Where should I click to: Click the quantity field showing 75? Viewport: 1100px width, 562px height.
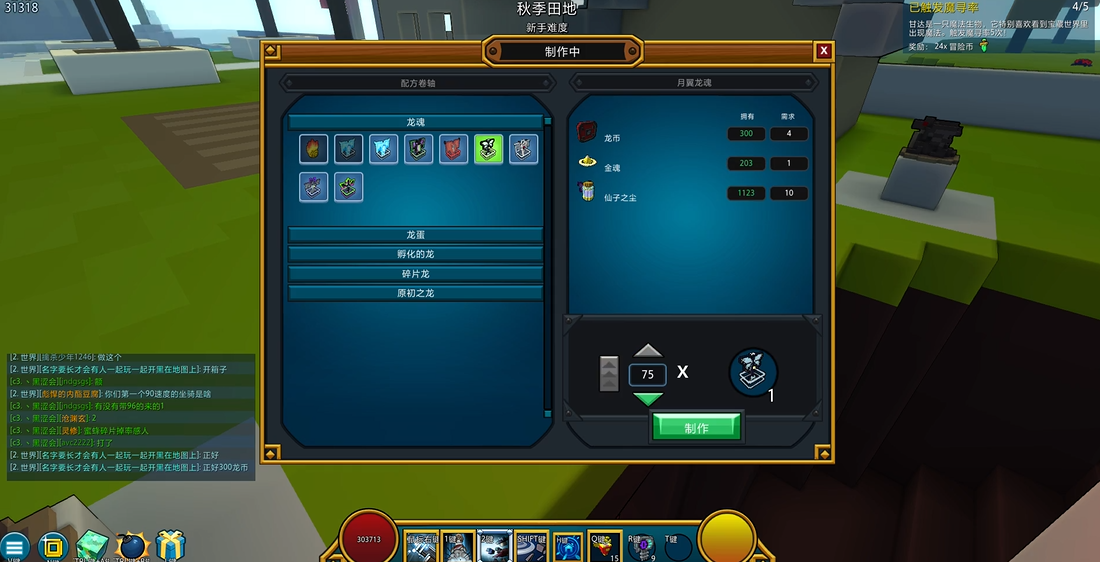[x=647, y=374]
